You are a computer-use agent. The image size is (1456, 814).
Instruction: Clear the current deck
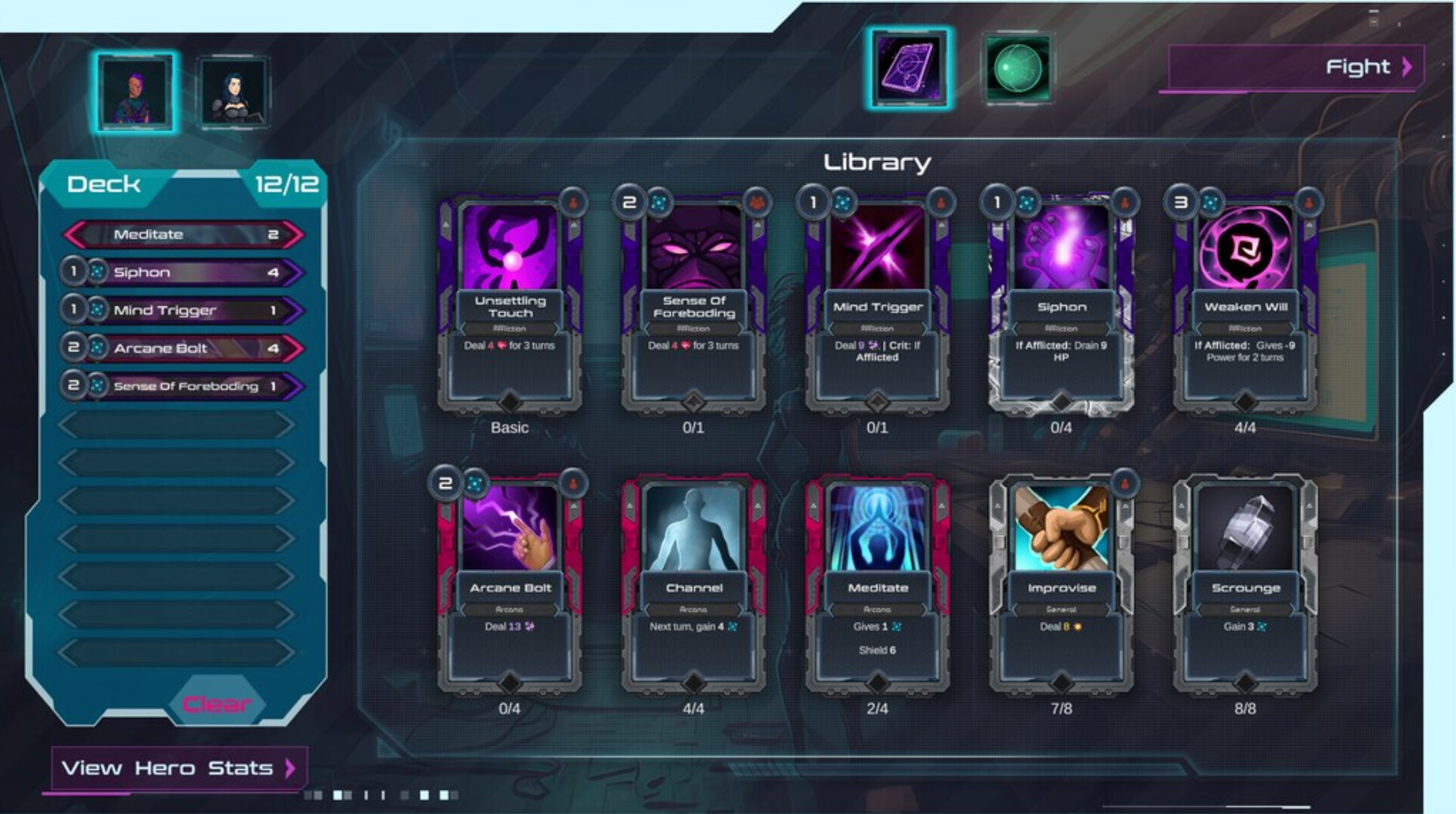216,703
